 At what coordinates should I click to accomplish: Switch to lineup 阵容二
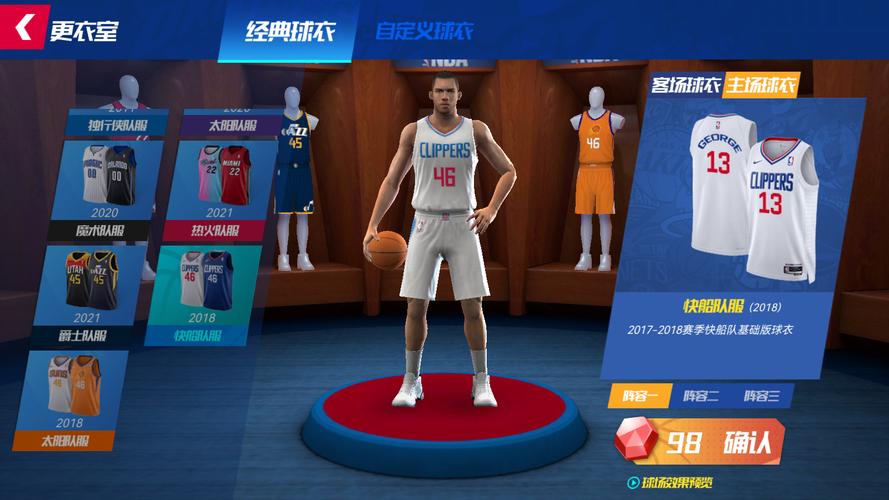pyautogui.click(x=701, y=396)
